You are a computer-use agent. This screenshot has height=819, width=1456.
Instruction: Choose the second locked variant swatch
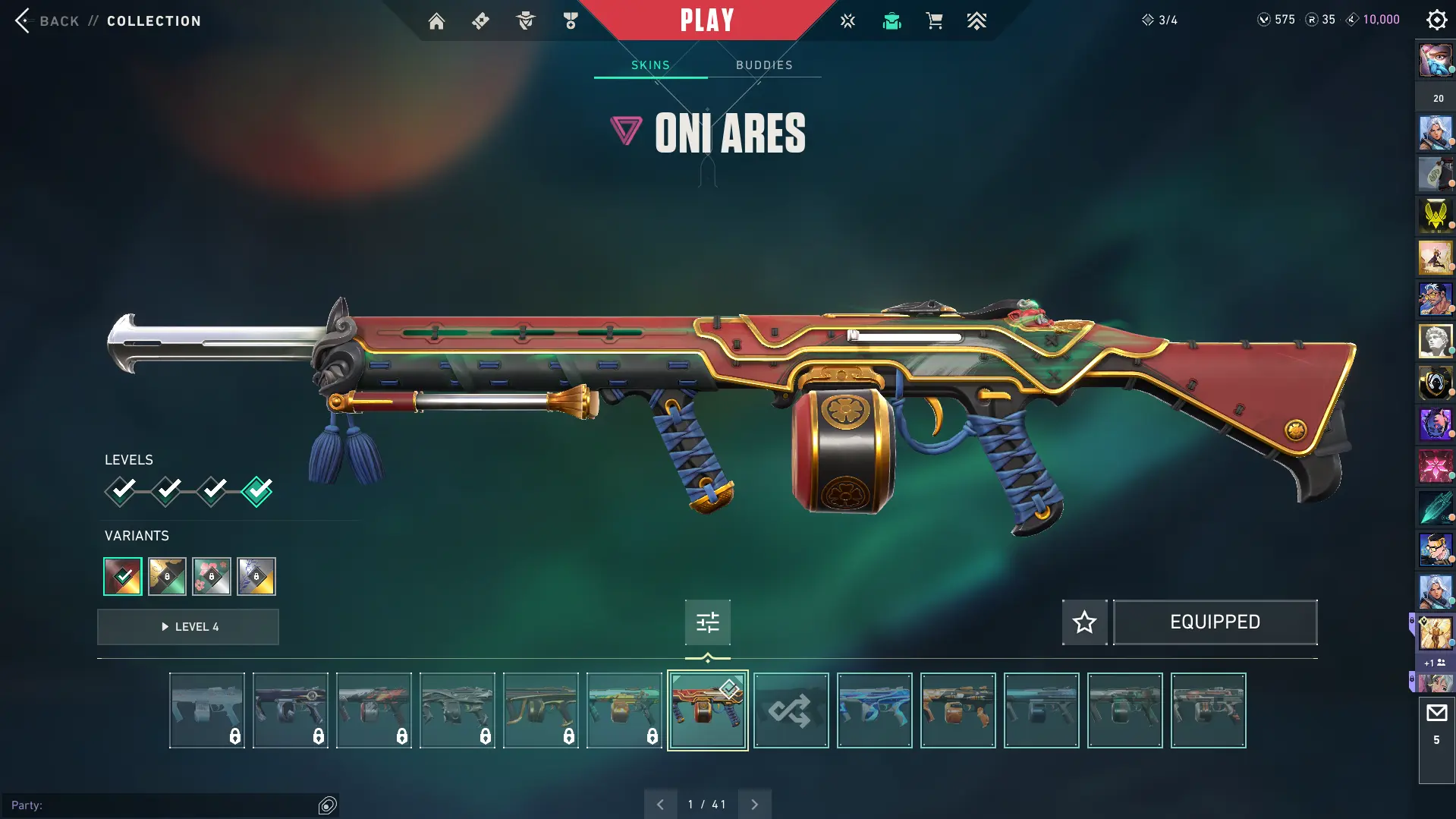pyautogui.click(x=212, y=577)
